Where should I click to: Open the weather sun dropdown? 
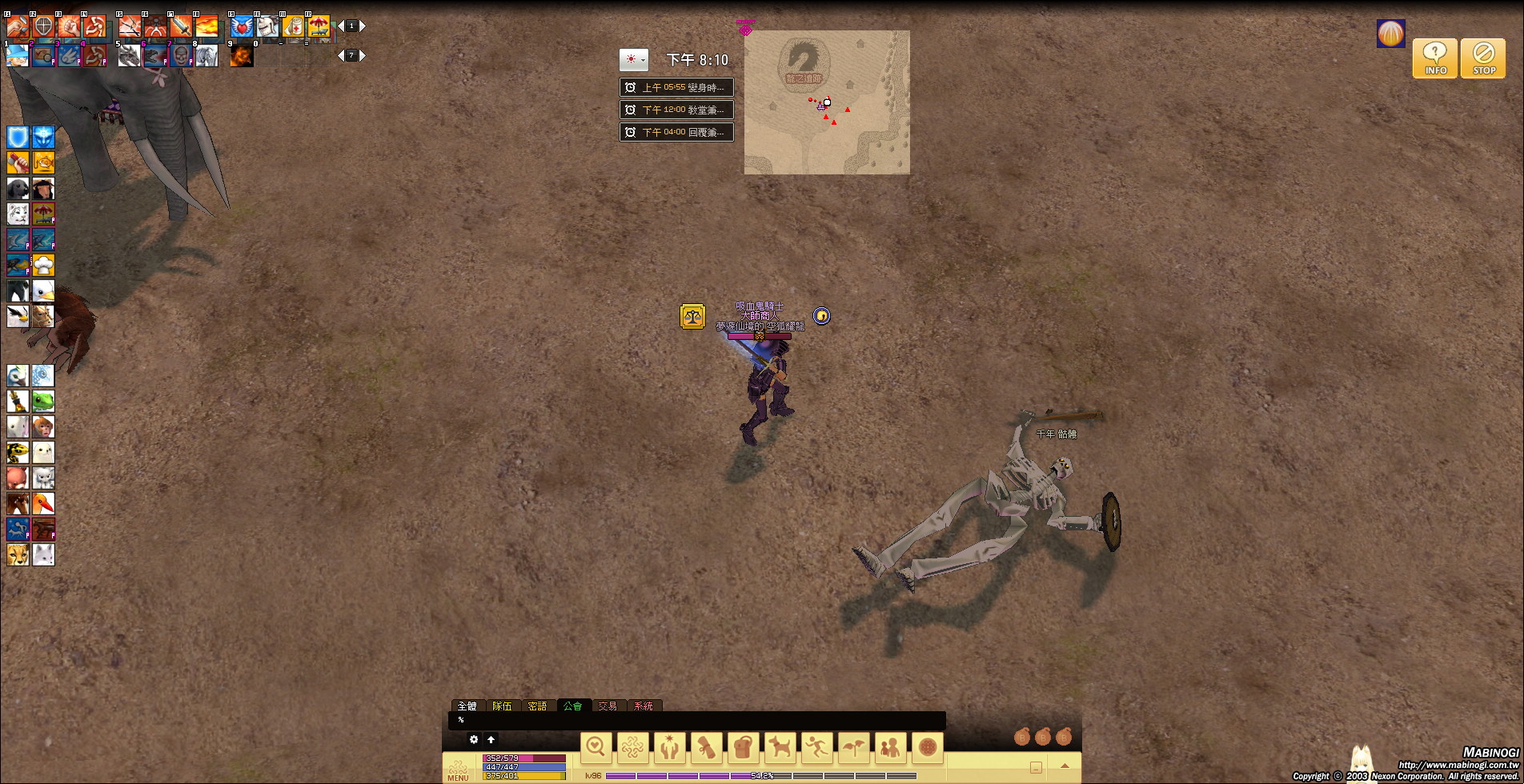point(633,60)
